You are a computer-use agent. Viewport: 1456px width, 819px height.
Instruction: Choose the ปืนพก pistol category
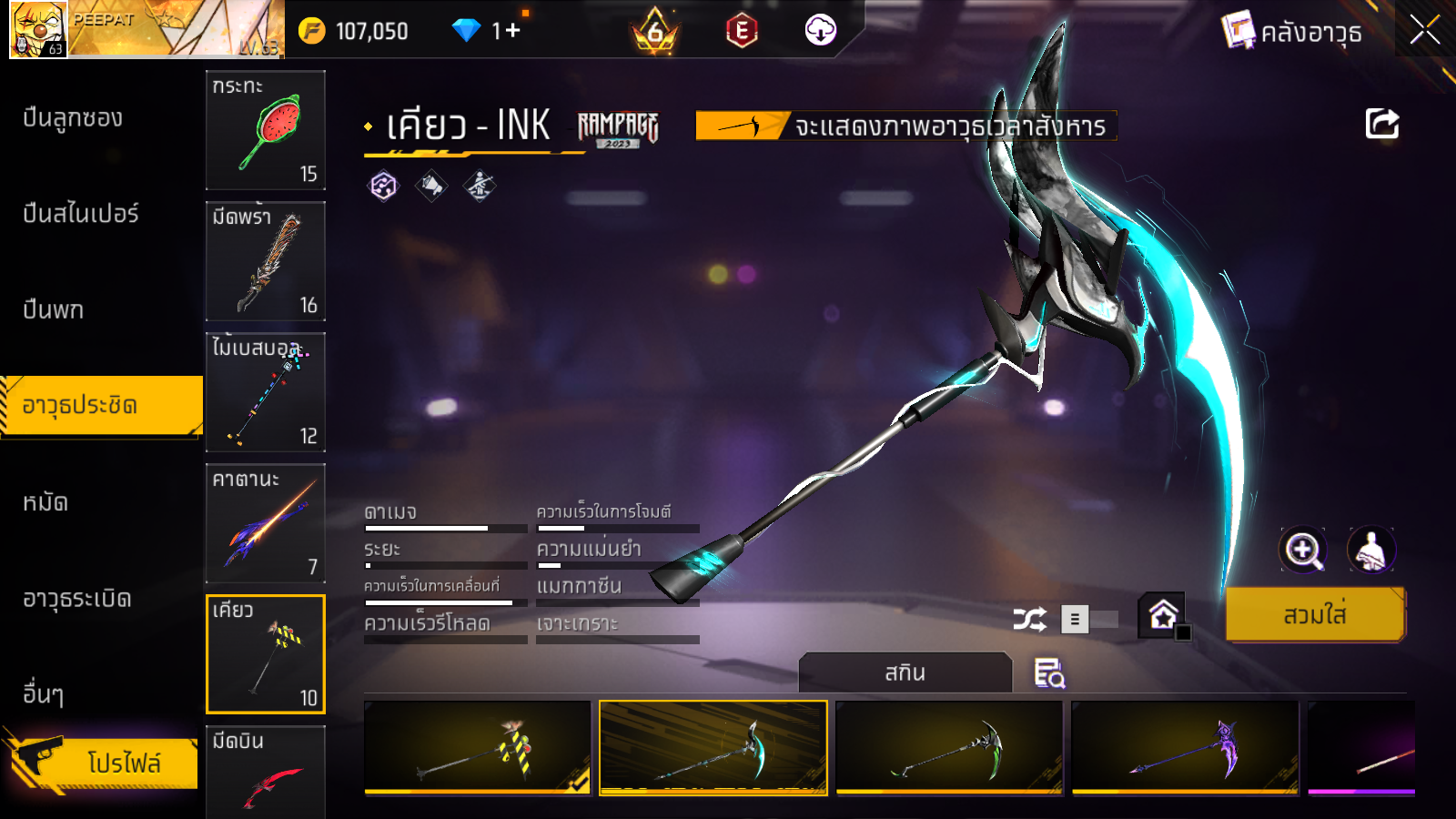[x=54, y=310]
